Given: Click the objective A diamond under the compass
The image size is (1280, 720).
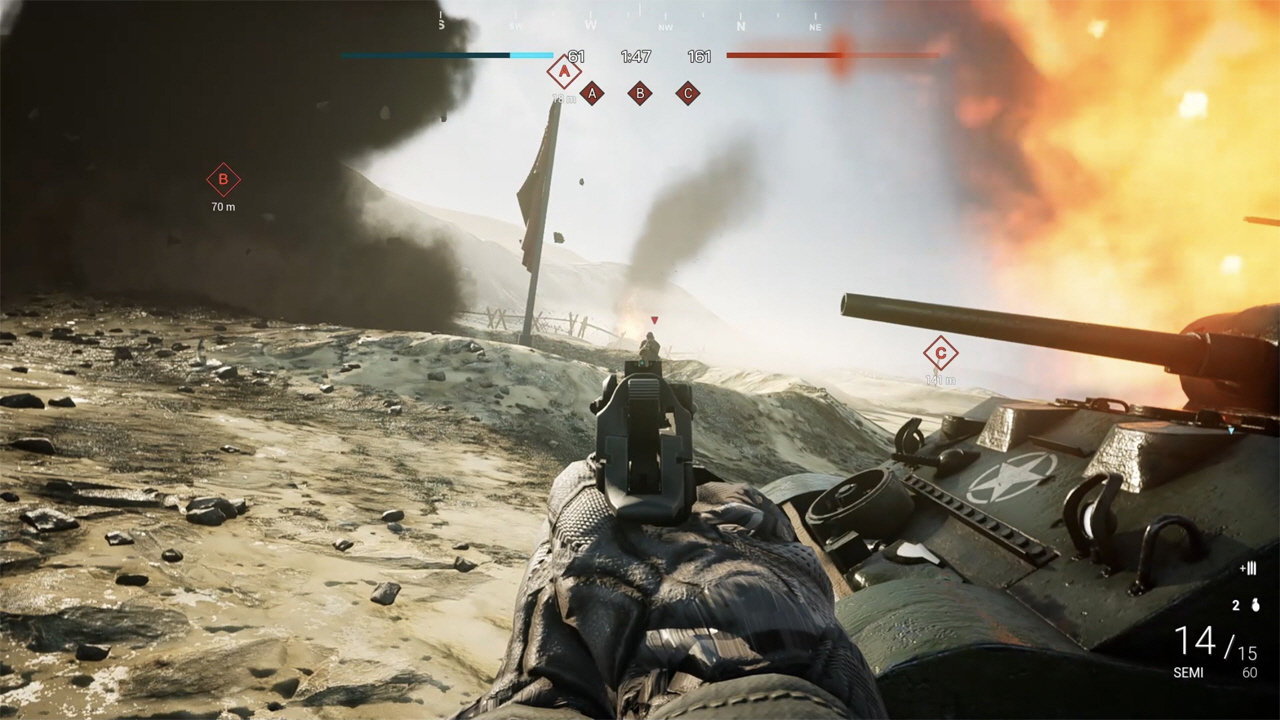Looking at the screenshot, I should [x=592, y=93].
